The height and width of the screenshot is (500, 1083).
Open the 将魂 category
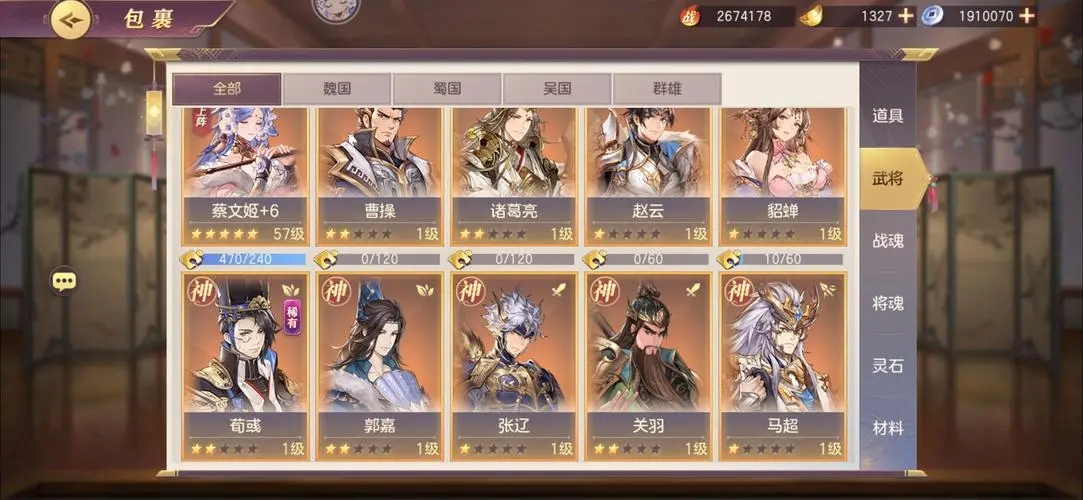pyautogui.click(x=888, y=303)
